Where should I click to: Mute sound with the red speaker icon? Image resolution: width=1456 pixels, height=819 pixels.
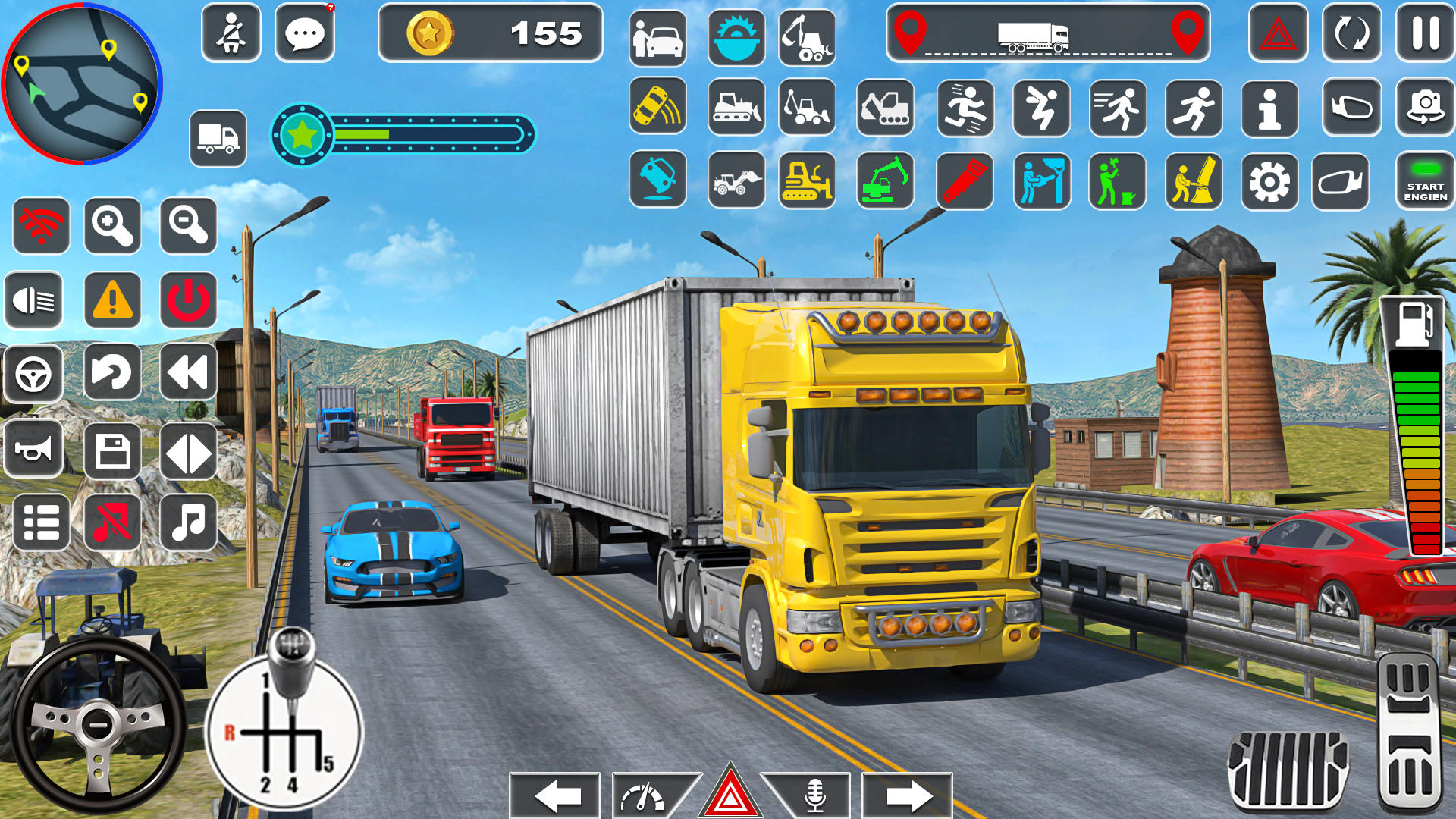point(112,522)
